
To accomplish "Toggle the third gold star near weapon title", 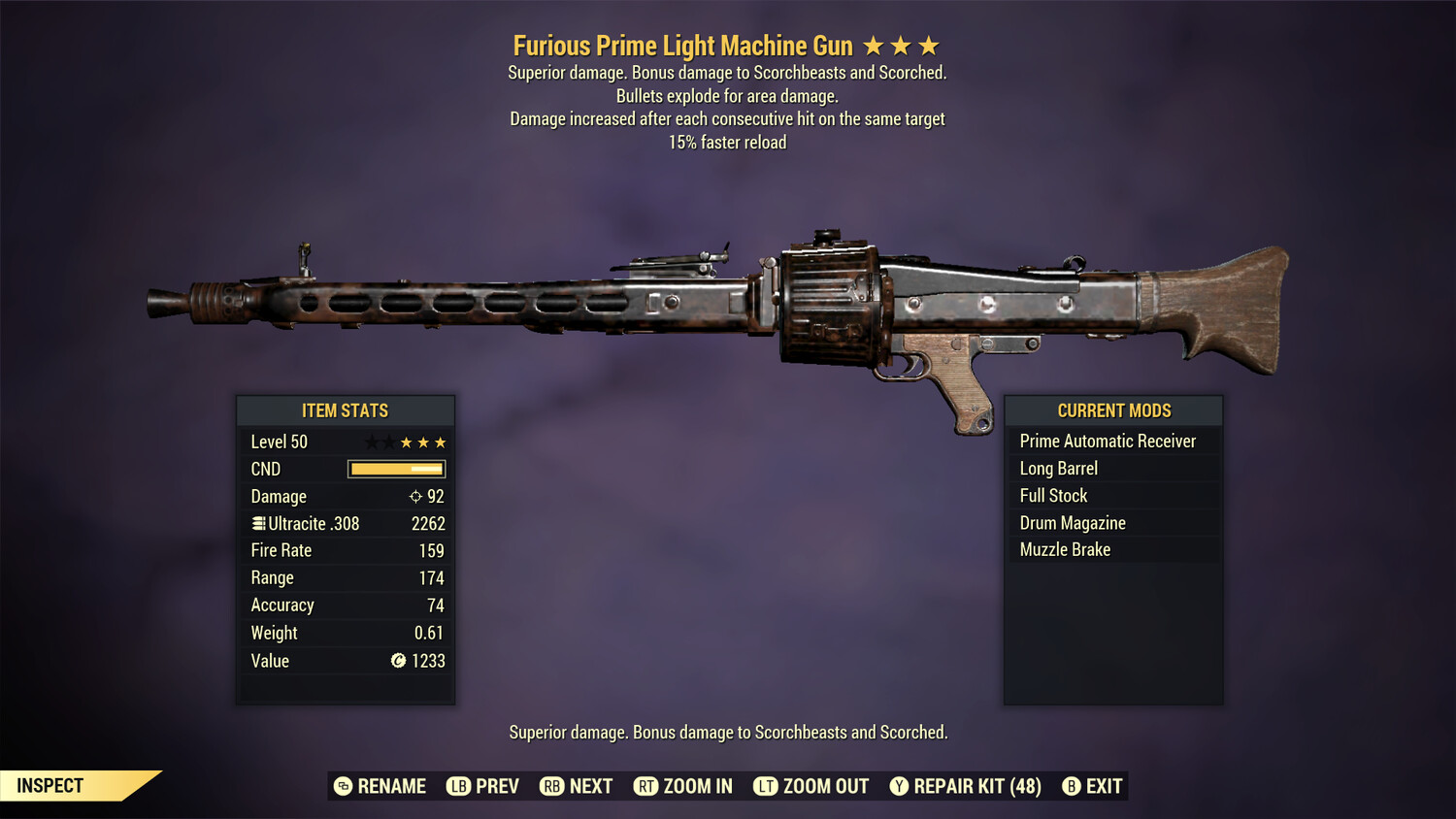I will [931, 45].
